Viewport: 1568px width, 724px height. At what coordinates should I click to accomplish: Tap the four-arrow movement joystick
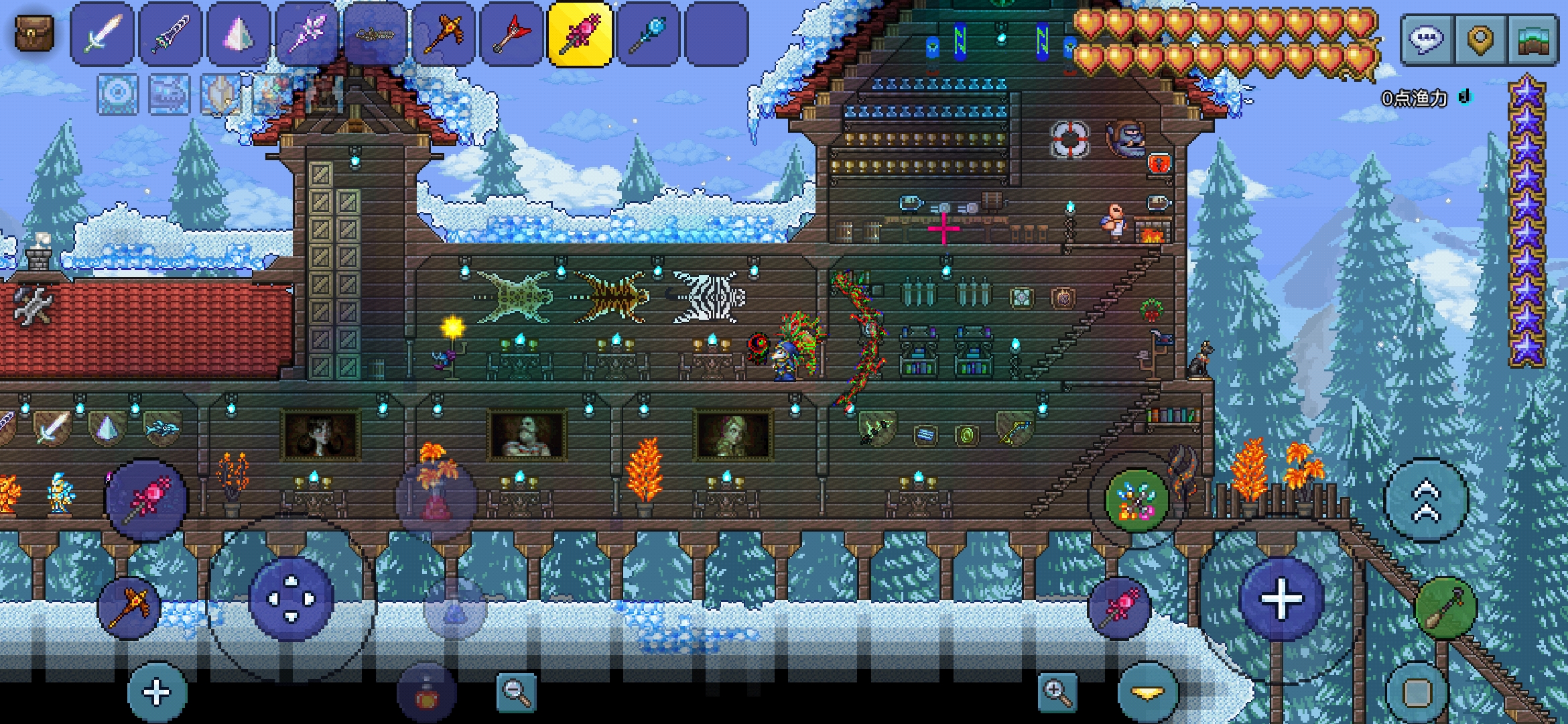[291, 599]
